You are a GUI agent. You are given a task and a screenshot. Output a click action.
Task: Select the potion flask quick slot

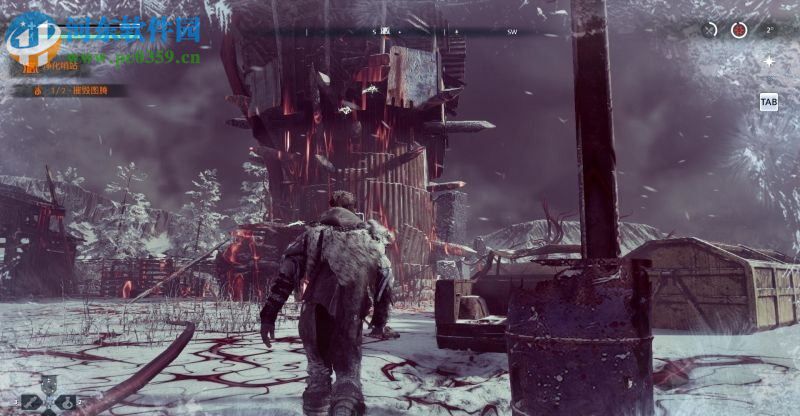[66, 402]
